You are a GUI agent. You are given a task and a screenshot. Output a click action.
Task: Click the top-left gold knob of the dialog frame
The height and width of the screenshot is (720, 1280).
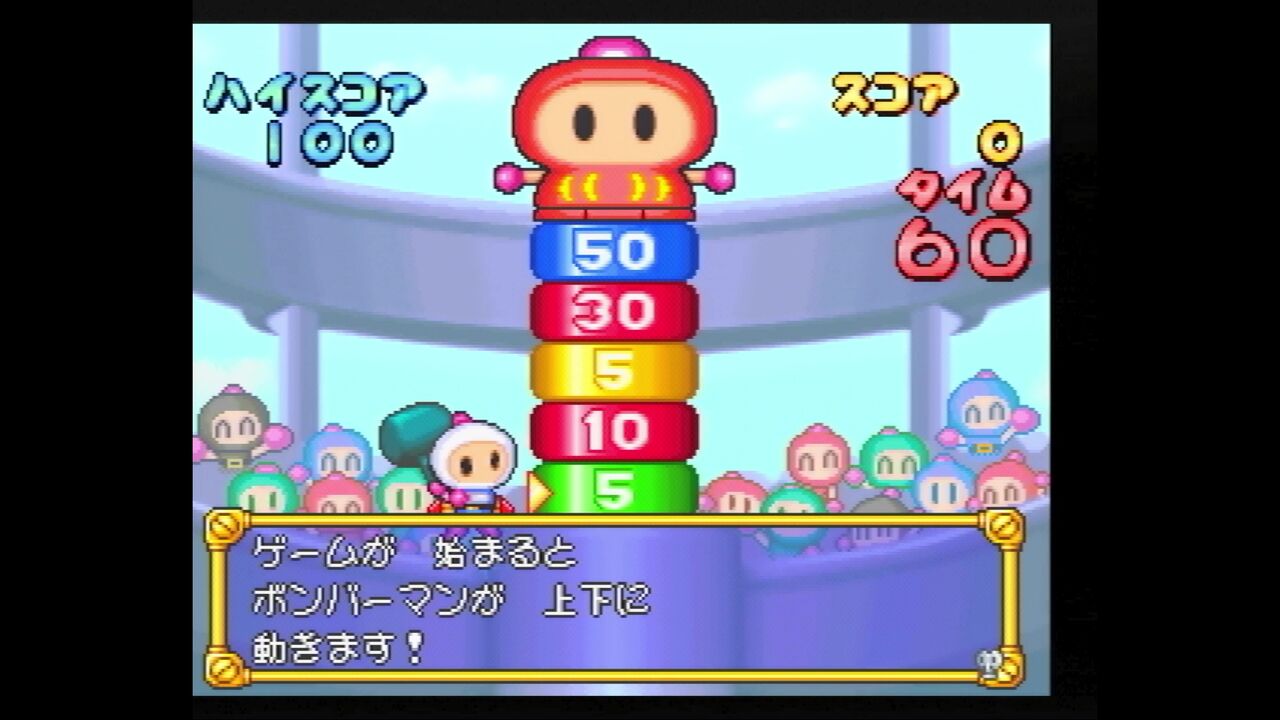tap(222, 528)
